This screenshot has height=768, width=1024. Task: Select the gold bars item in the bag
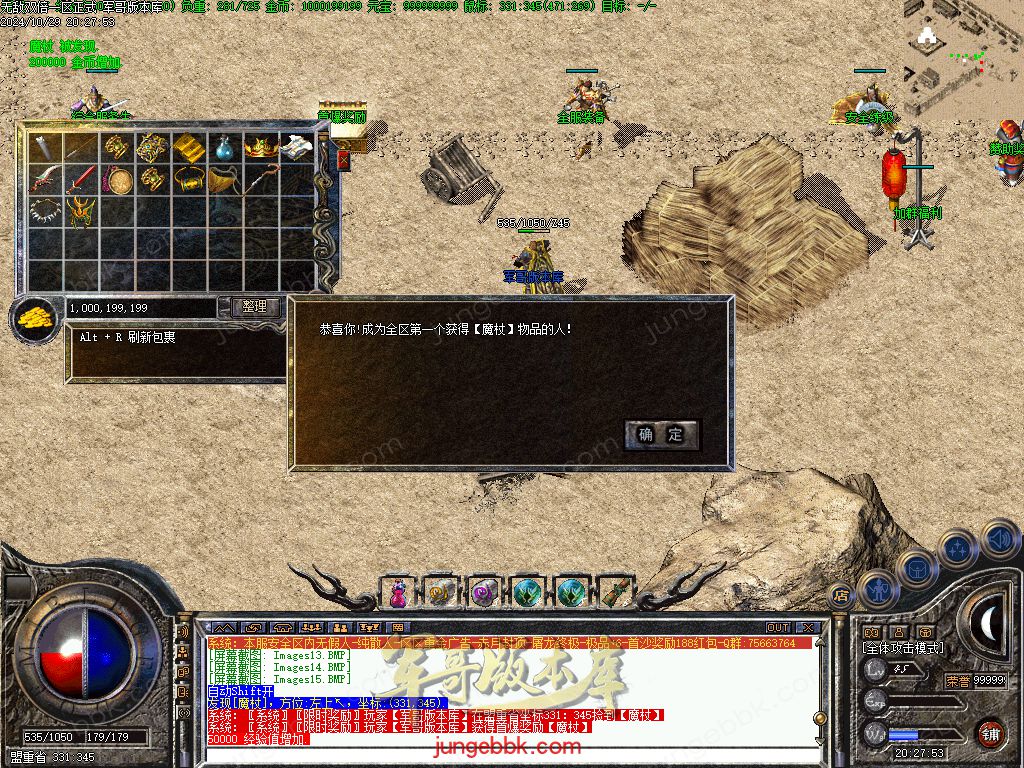pyautogui.click(x=189, y=148)
